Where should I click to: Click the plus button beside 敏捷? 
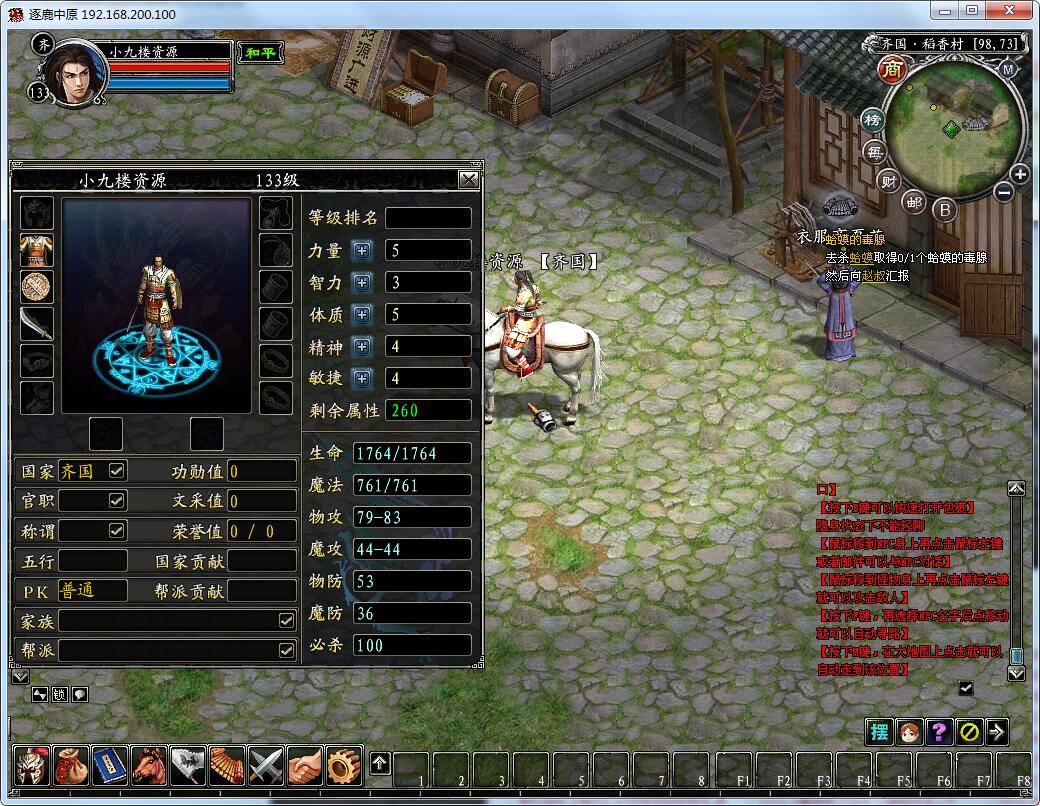pos(362,379)
